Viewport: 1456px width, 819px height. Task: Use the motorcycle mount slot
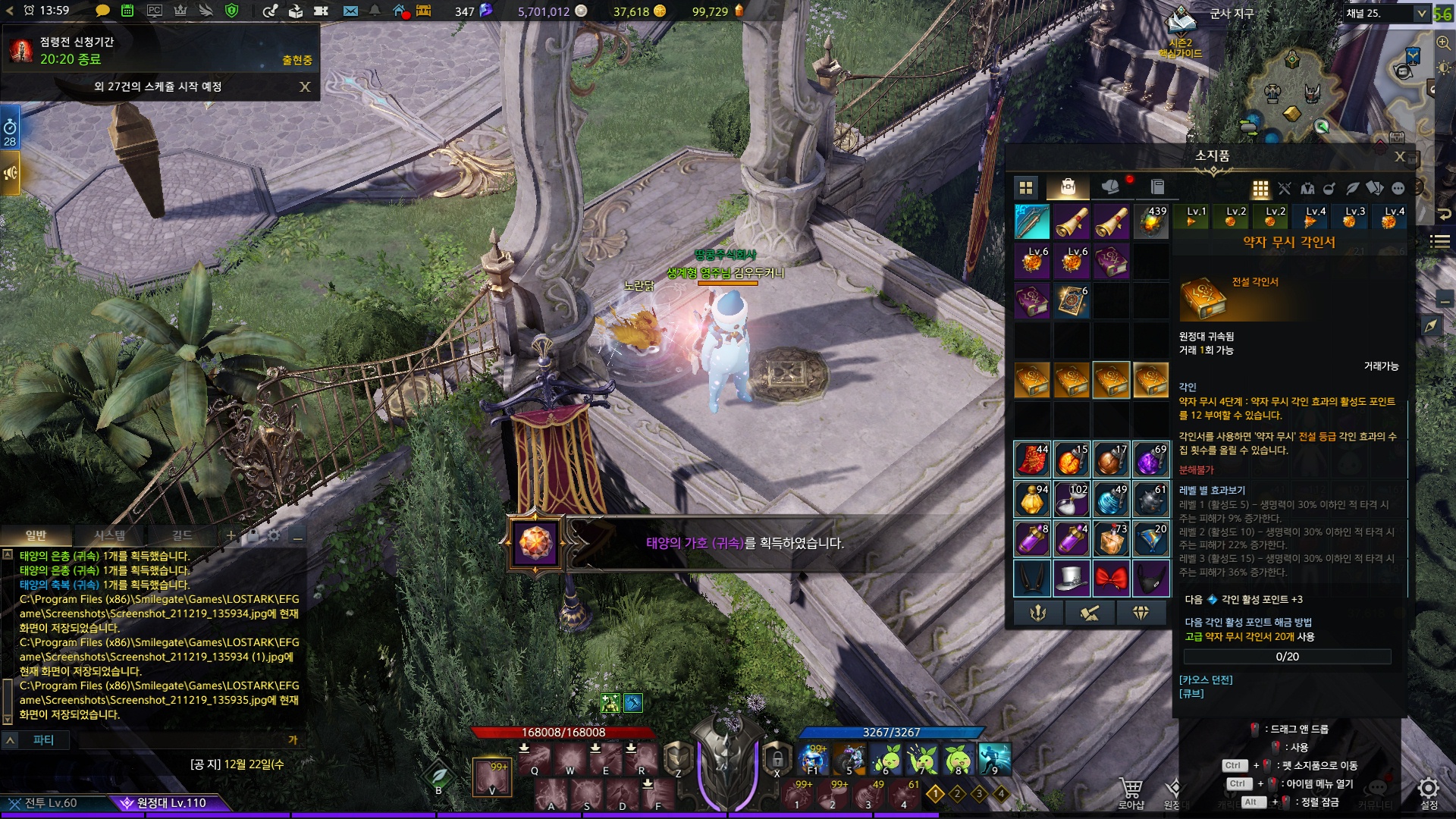click(x=849, y=758)
